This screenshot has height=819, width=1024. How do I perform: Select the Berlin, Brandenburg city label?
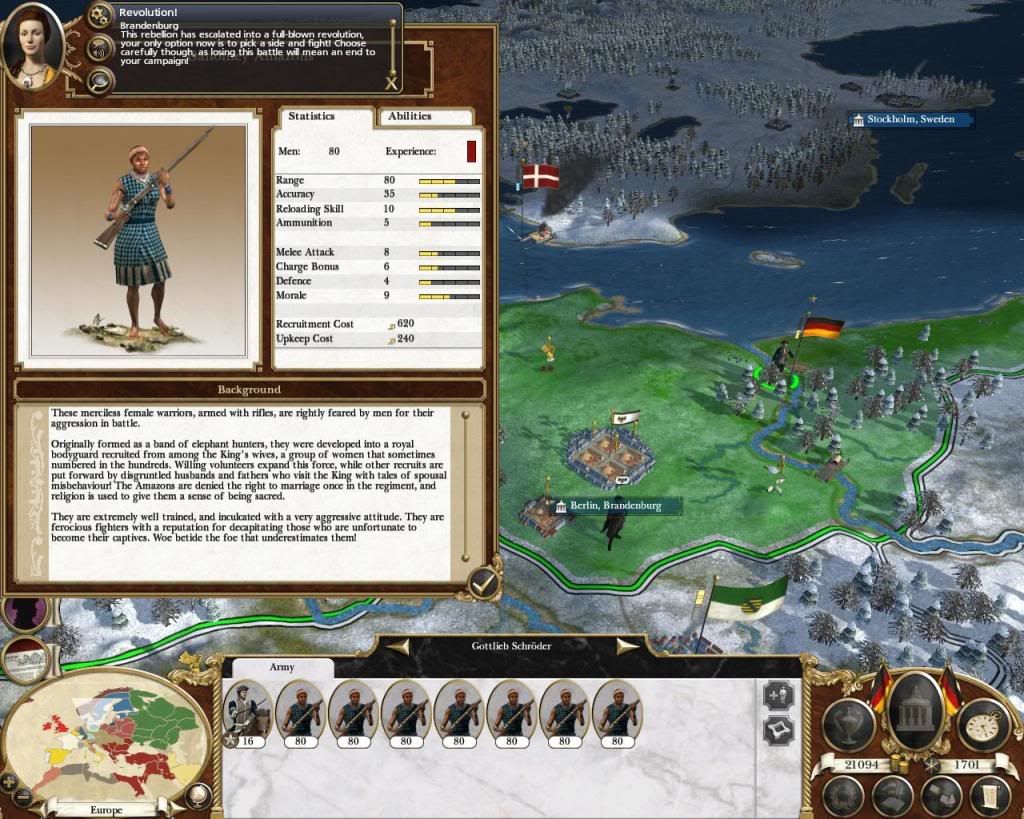pos(615,507)
